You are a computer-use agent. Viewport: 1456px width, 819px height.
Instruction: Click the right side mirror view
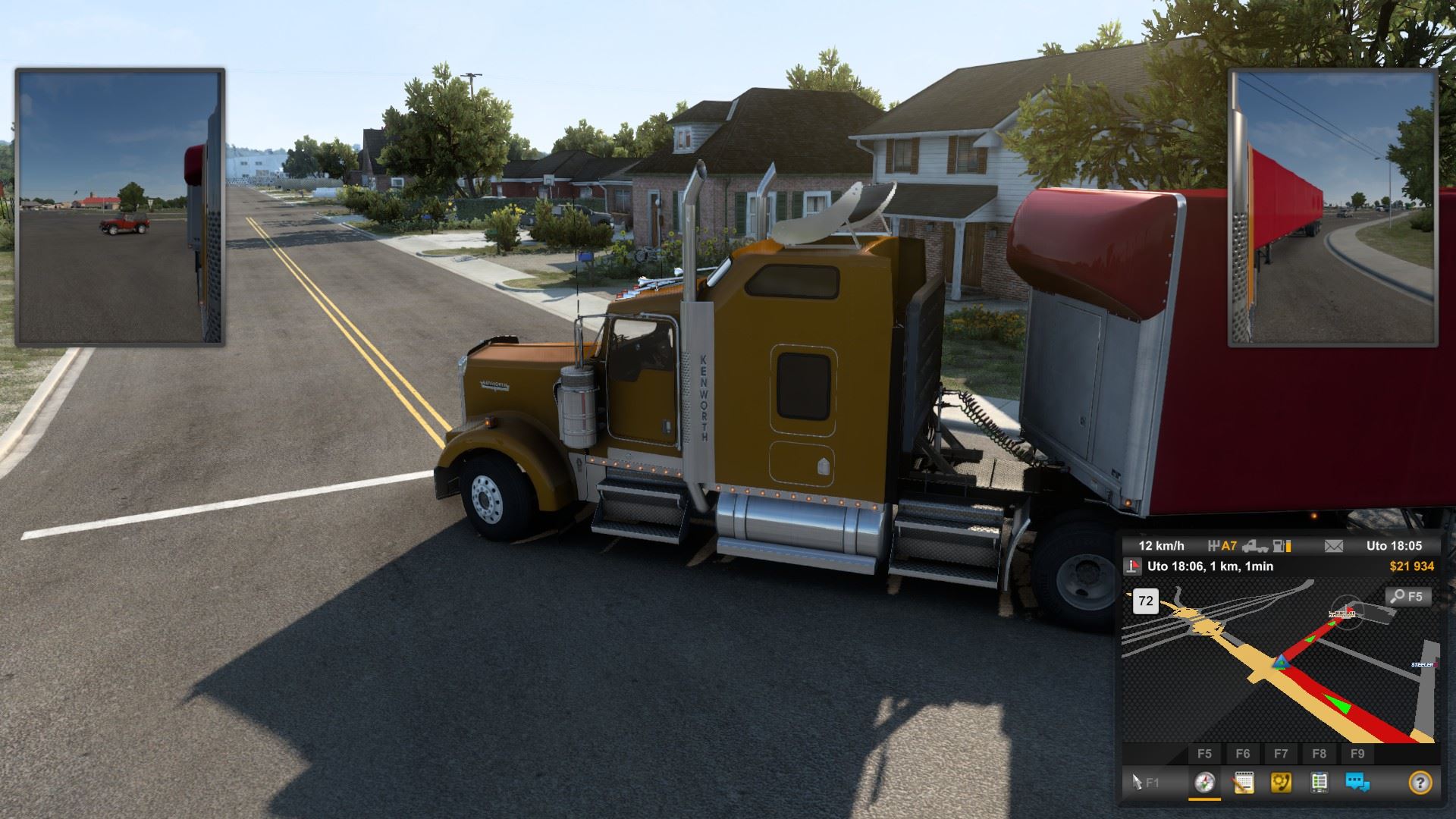(1332, 207)
